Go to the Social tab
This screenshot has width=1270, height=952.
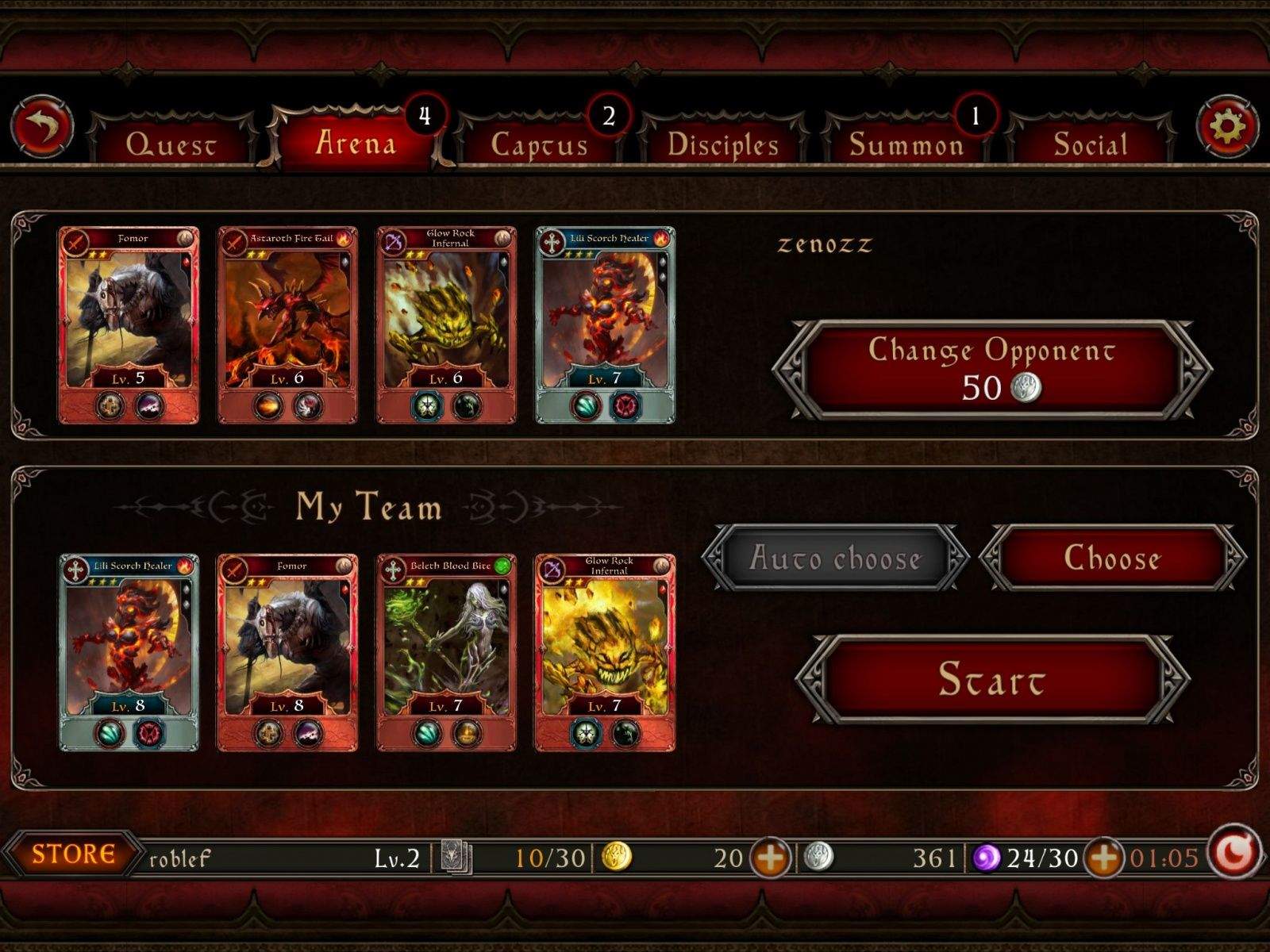(x=1090, y=144)
